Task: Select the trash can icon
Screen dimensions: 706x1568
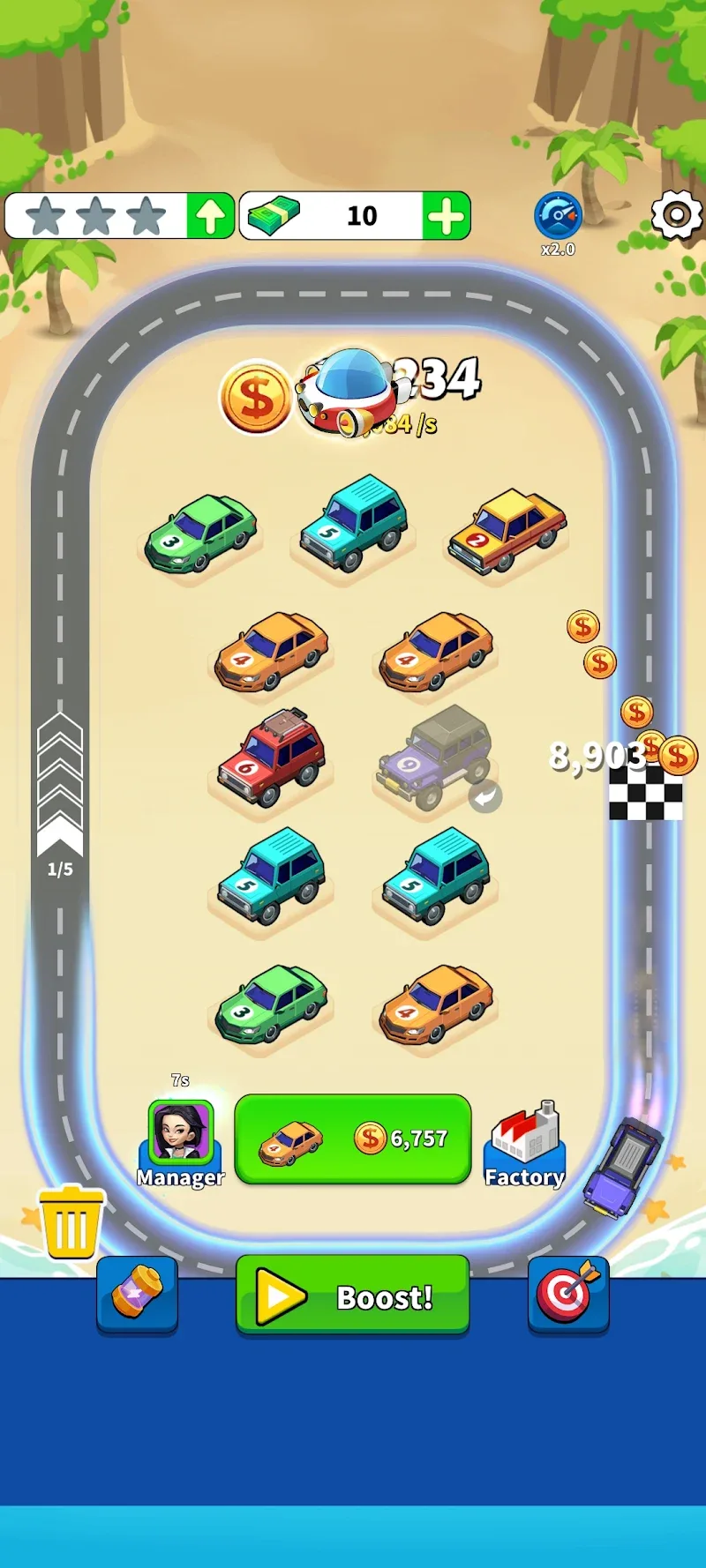Action: click(x=71, y=1221)
